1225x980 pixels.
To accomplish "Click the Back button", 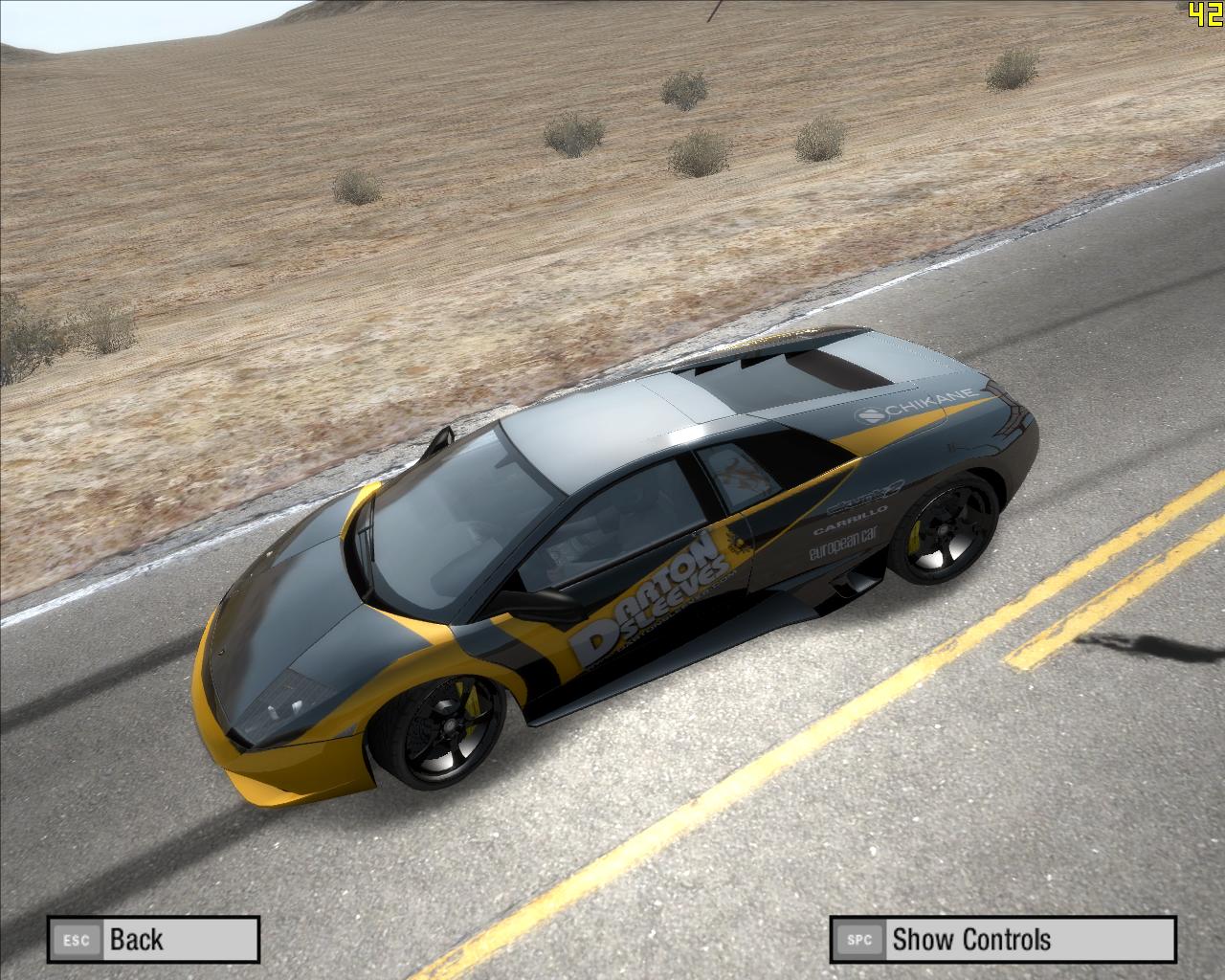I will point(153,939).
